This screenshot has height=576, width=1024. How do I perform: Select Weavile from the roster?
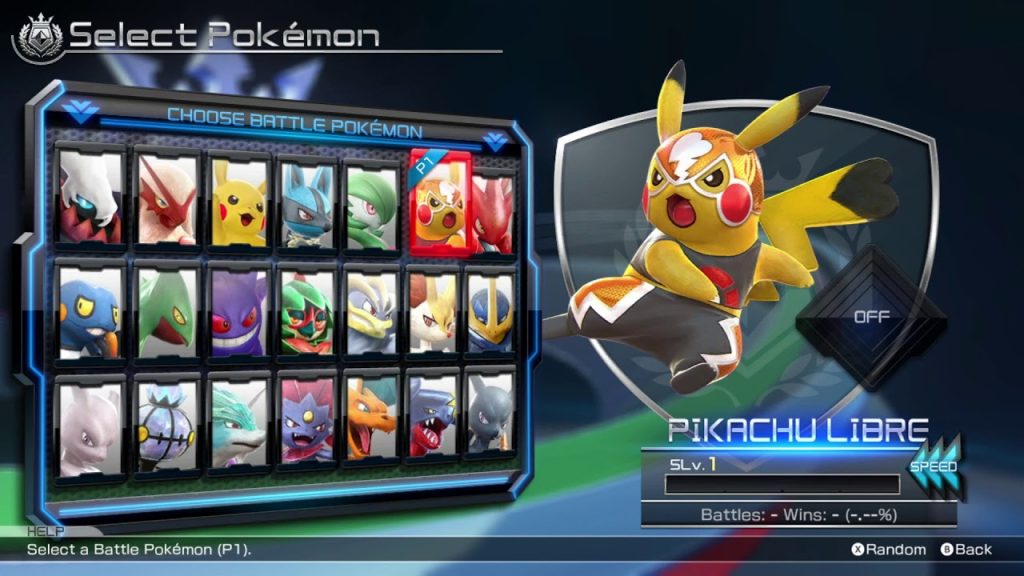tap(306, 427)
